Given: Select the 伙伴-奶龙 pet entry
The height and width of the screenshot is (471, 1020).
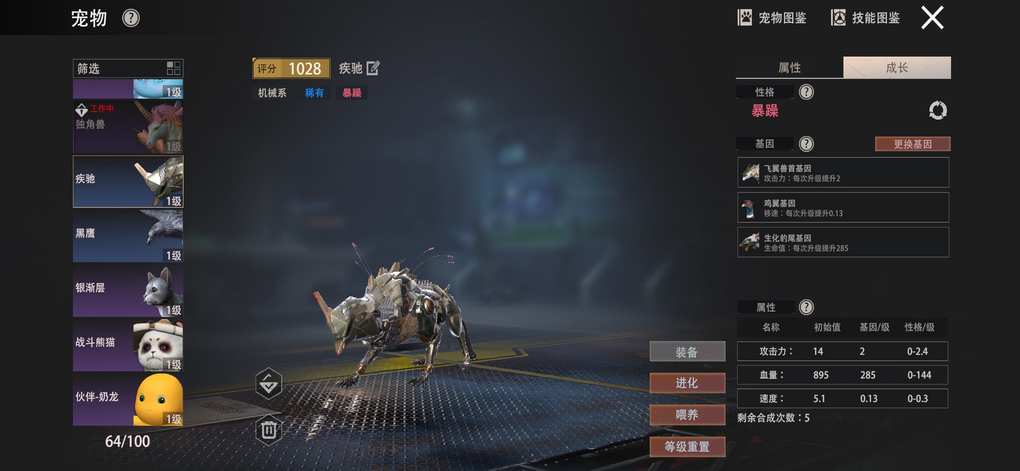Looking at the screenshot, I should (128, 398).
